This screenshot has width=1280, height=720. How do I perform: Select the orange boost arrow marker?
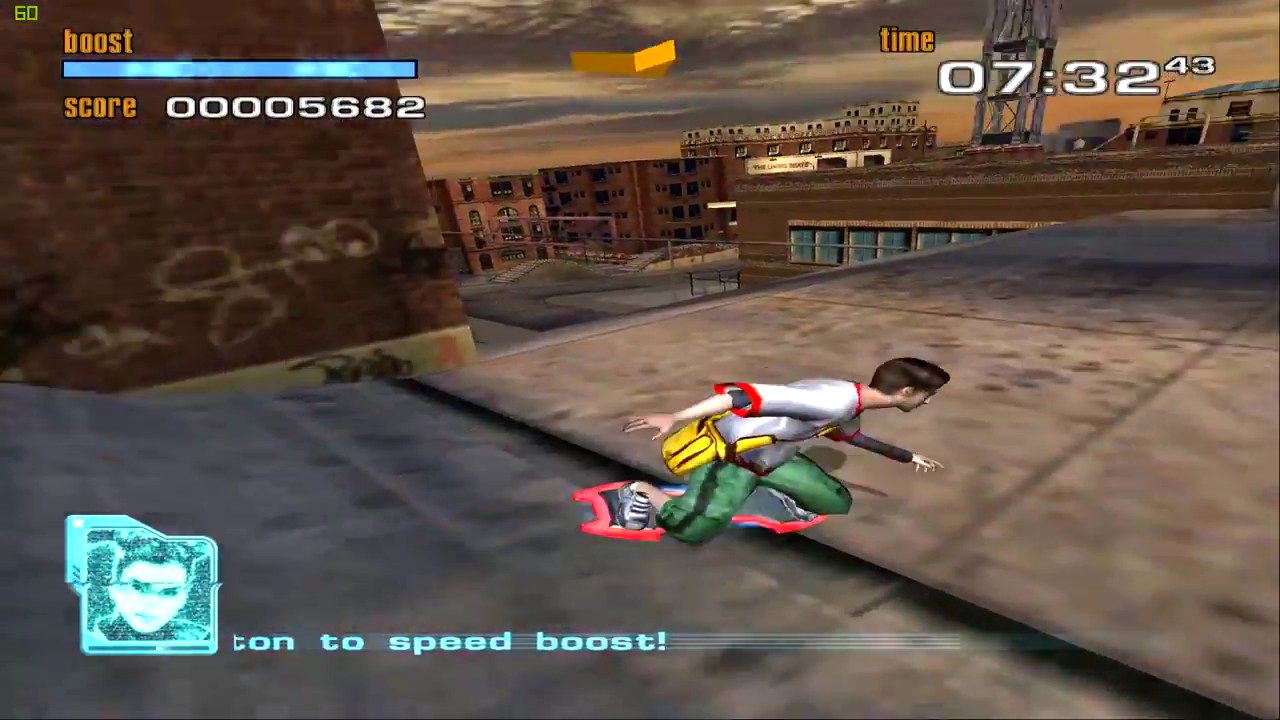(x=623, y=60)
